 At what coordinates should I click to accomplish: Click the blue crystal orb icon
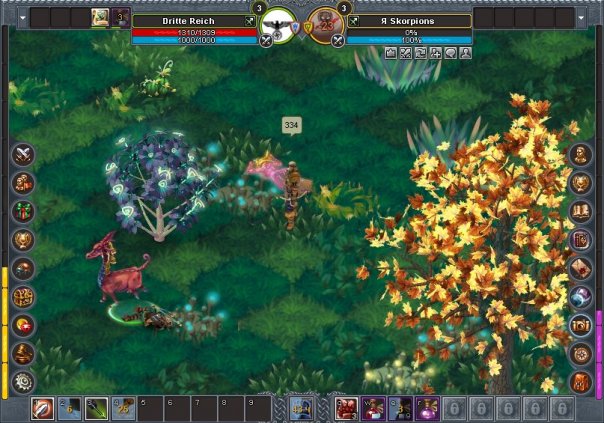(x=581, y=296)
